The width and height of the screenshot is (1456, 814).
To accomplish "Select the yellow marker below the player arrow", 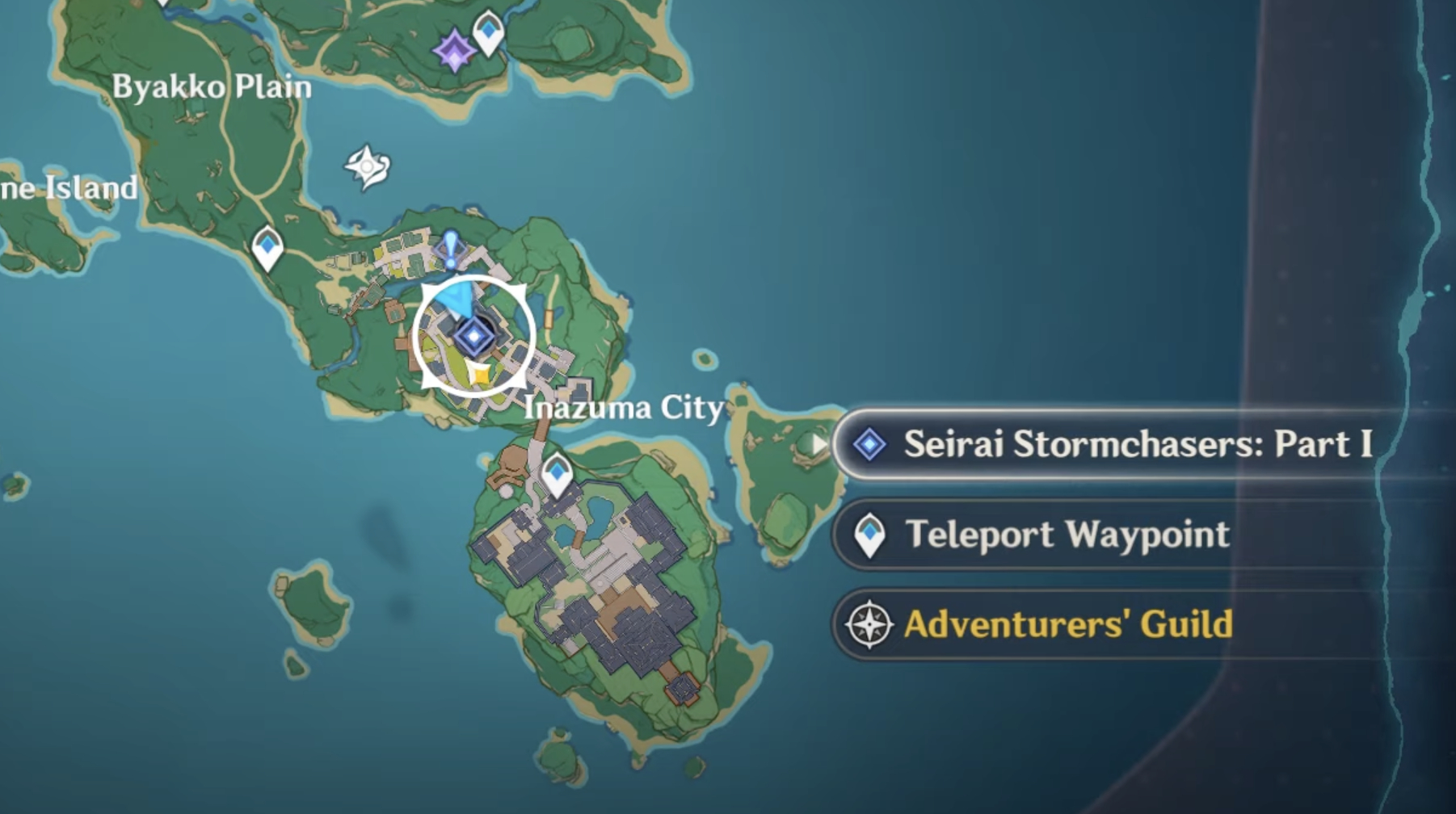I will click(x=478, y=373).
